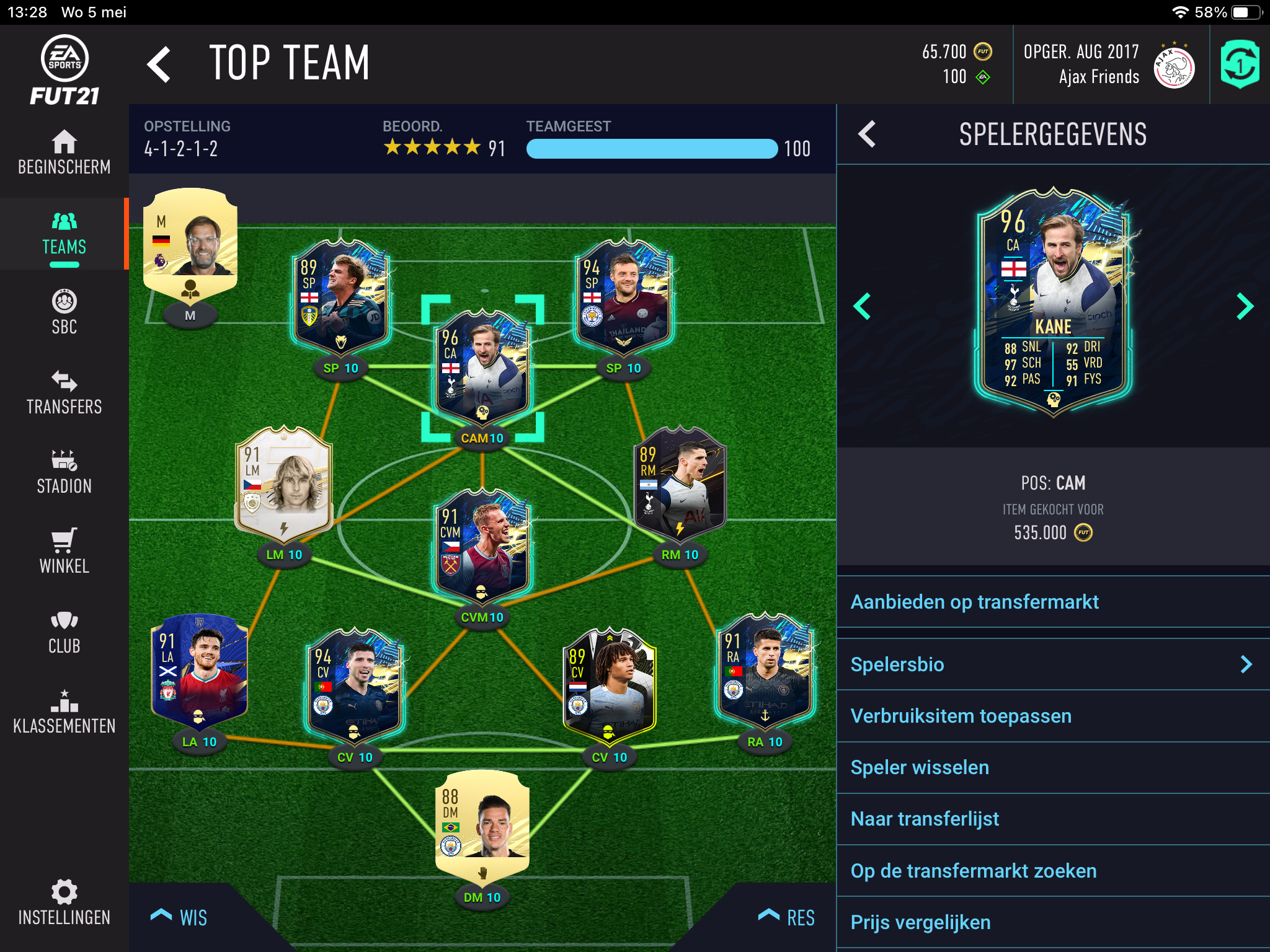Show the Klassementen leaderboards
The image size is (1270, 952).
point(64,712)
